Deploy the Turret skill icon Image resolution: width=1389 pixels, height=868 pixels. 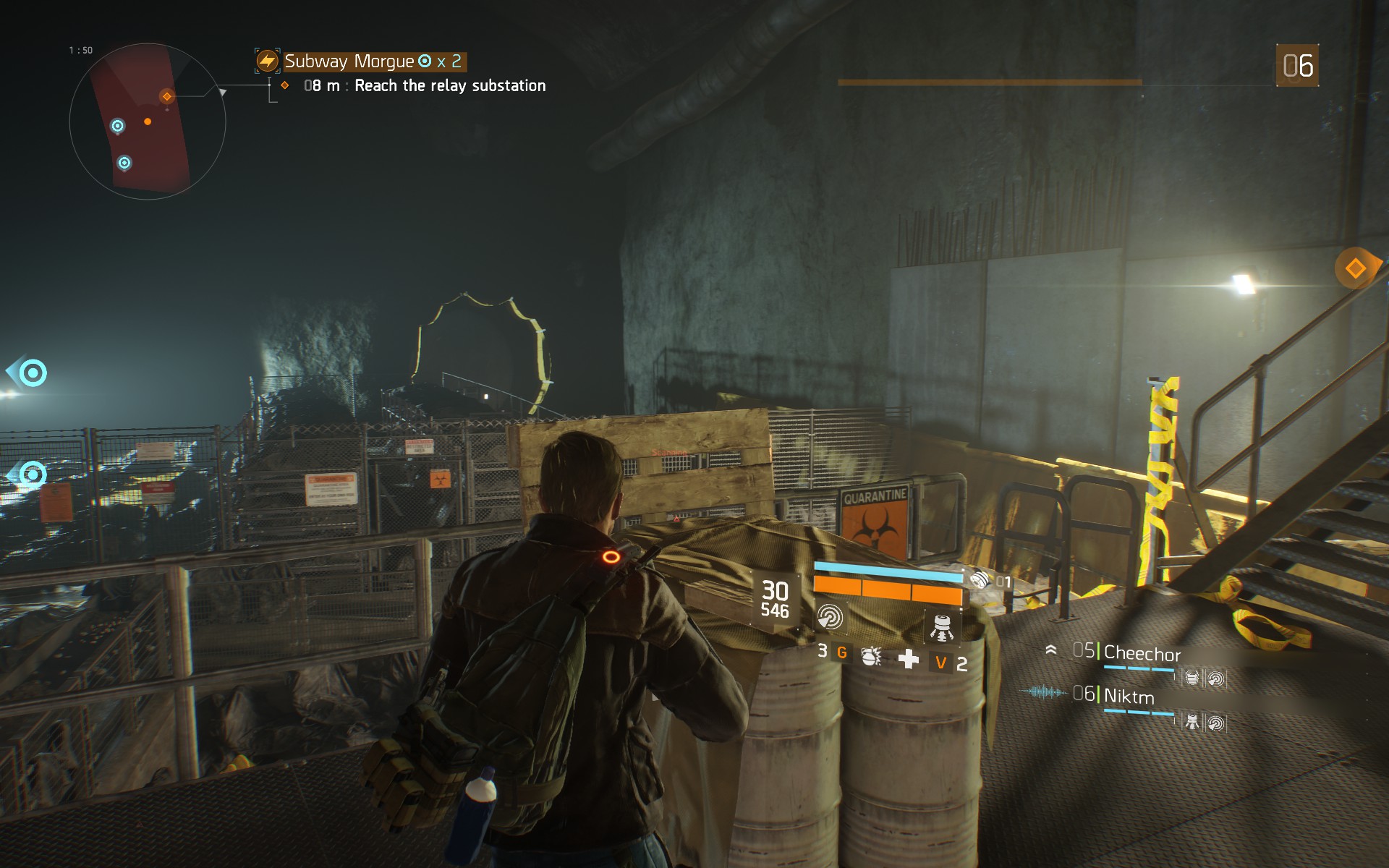941,626
